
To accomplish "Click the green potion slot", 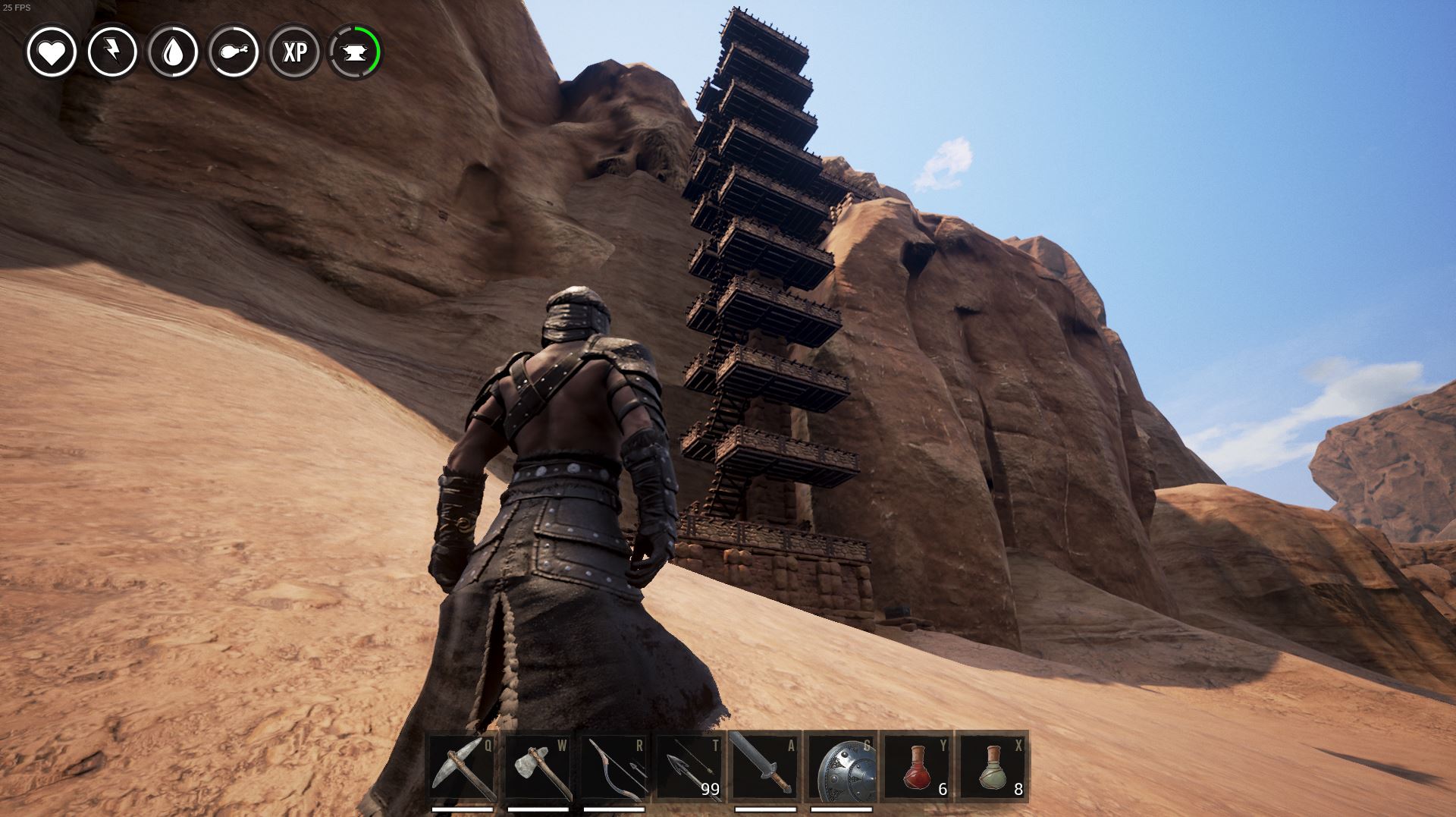I will (x=992, y=768).
